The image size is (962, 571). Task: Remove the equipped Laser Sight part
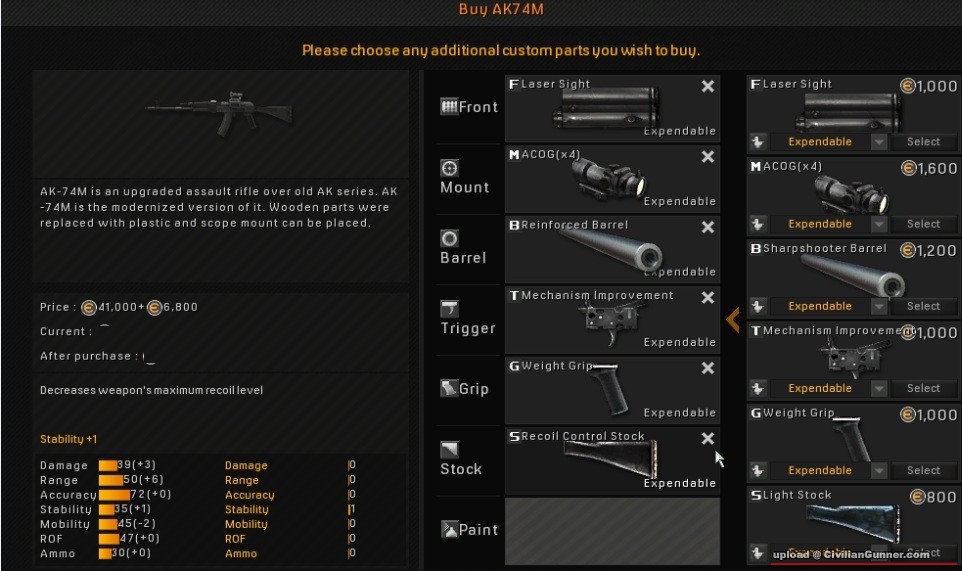click(708, 87)
